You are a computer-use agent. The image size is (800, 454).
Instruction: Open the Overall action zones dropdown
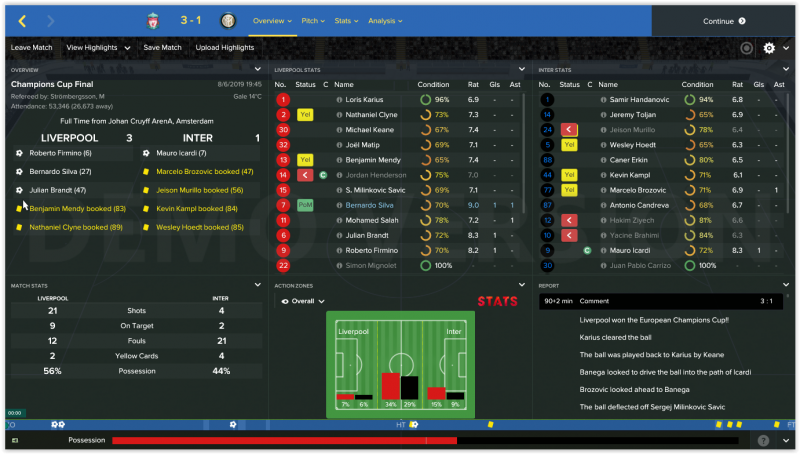point(305,300)
